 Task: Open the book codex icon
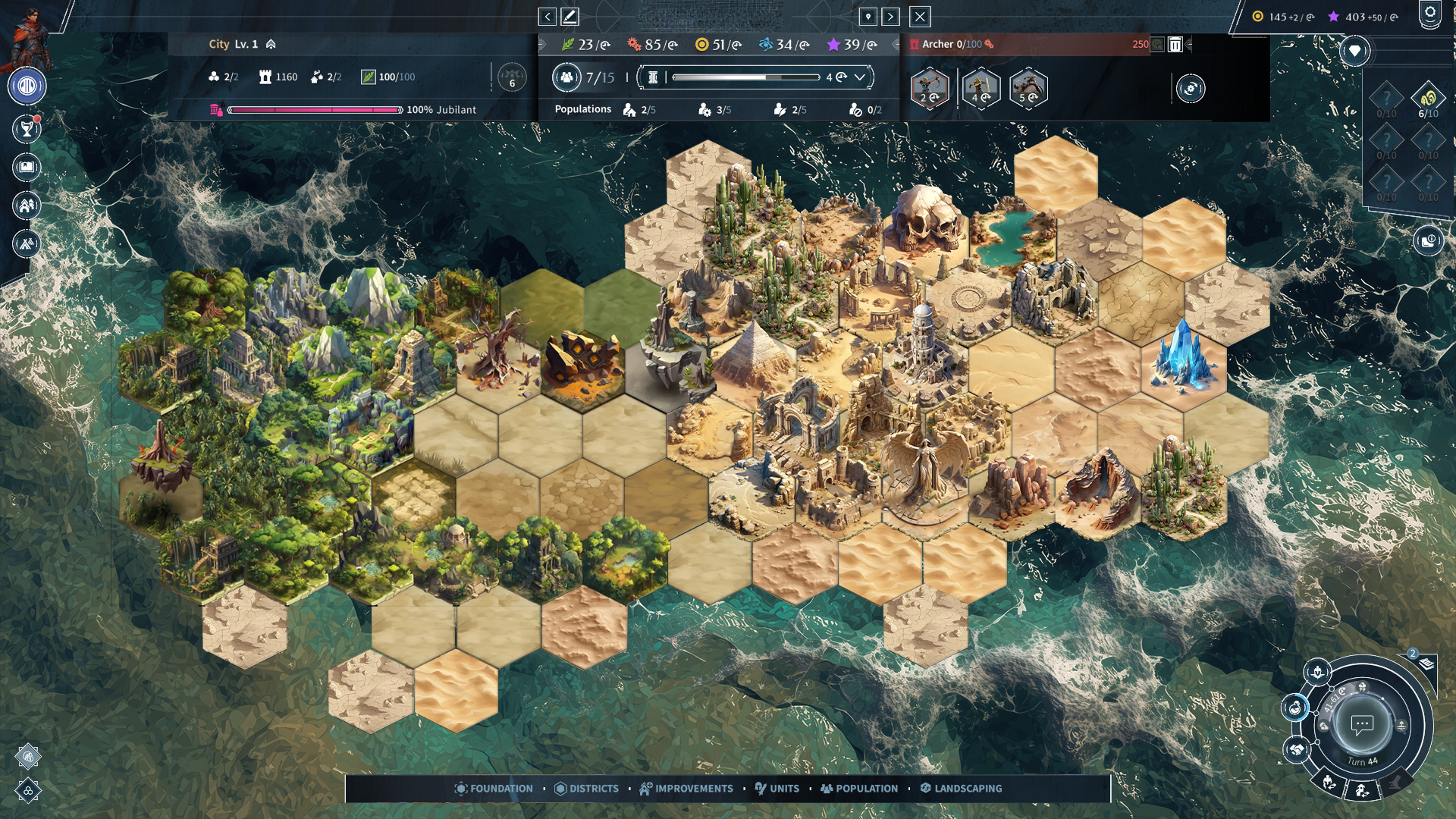27,167
